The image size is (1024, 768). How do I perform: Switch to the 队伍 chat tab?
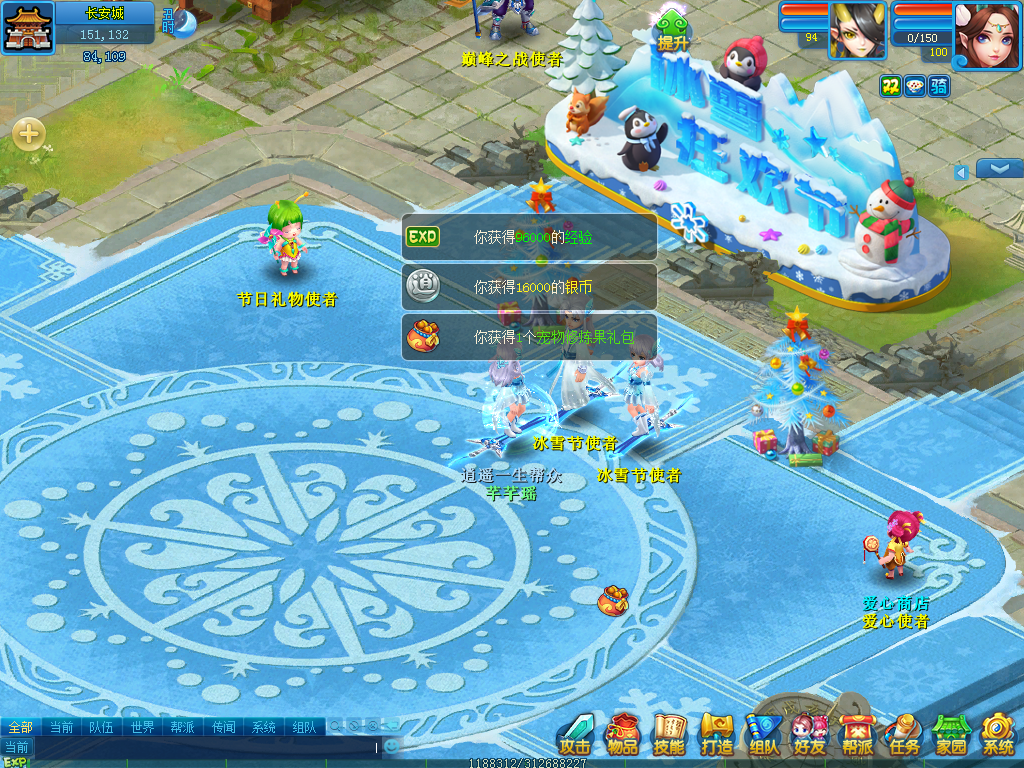101,727
